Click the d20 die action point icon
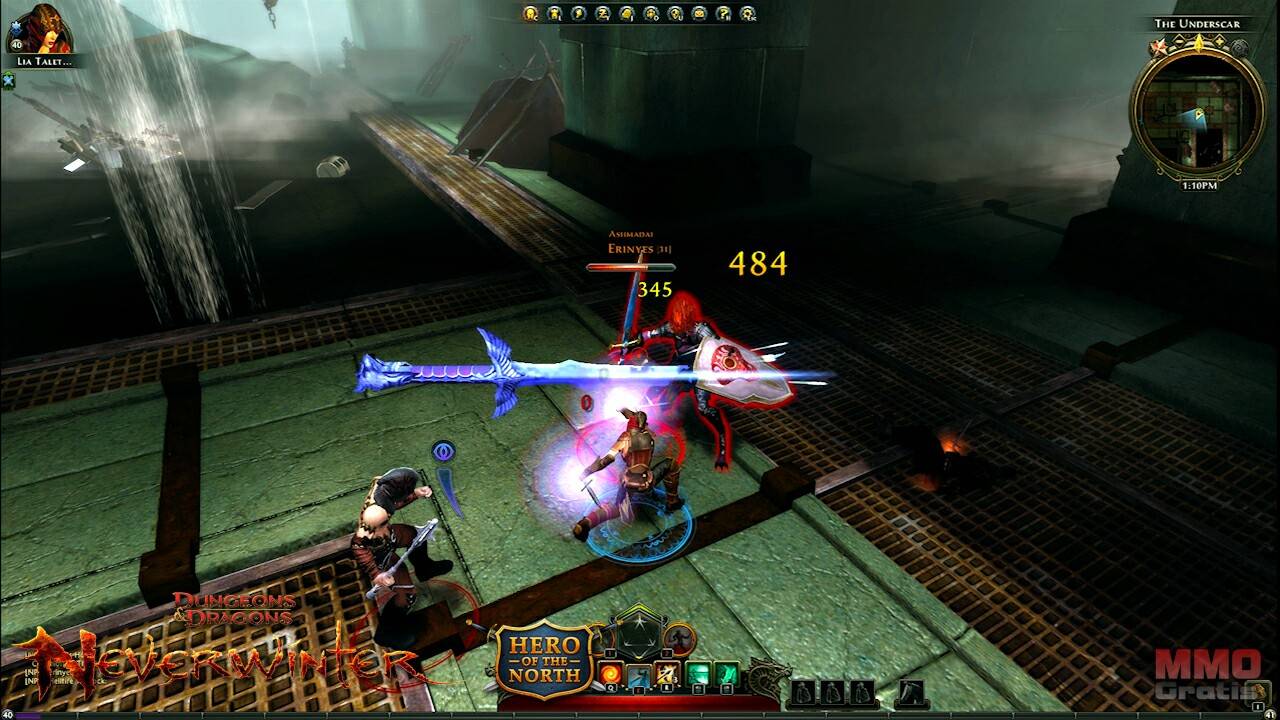The width and height of the screenshot is (1280, 720). [x=637, y=635]
